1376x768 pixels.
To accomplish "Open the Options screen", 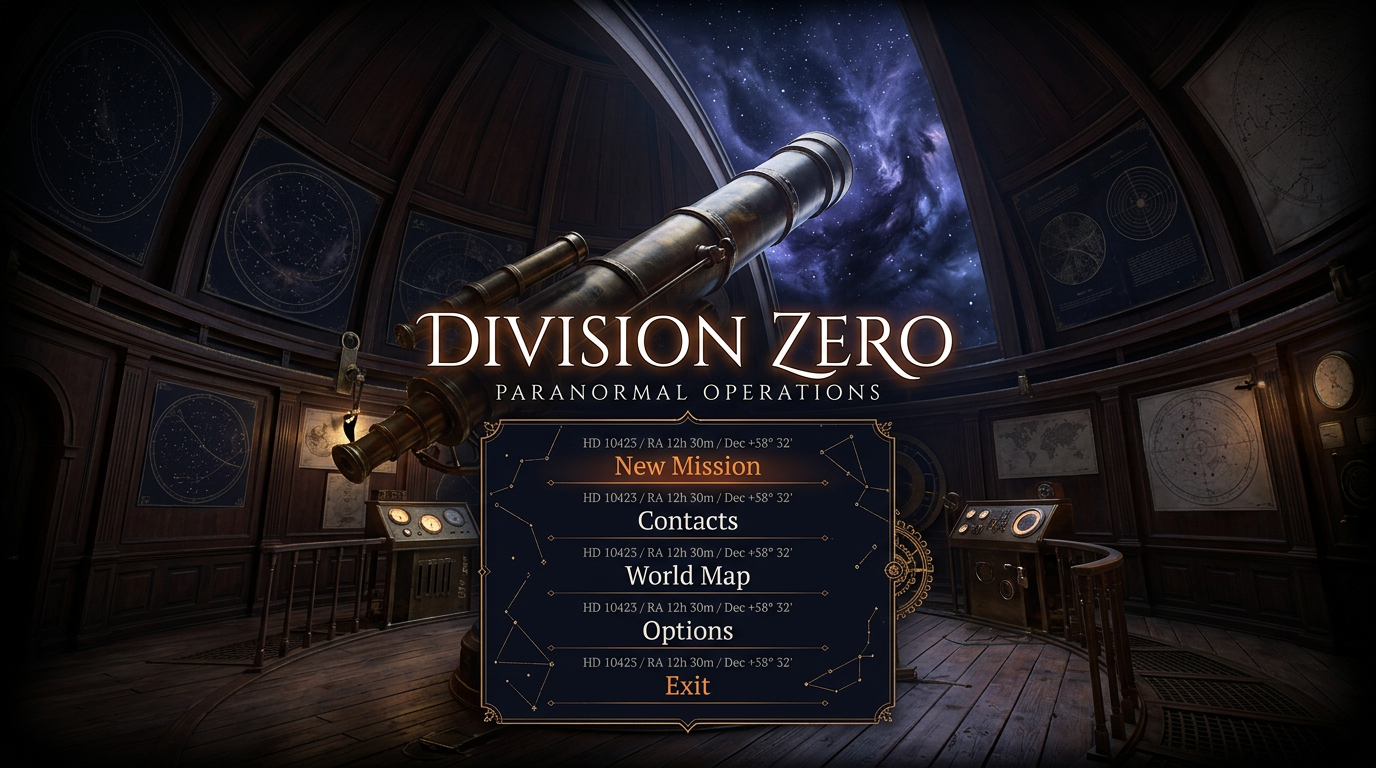I will tap(687, 631).
